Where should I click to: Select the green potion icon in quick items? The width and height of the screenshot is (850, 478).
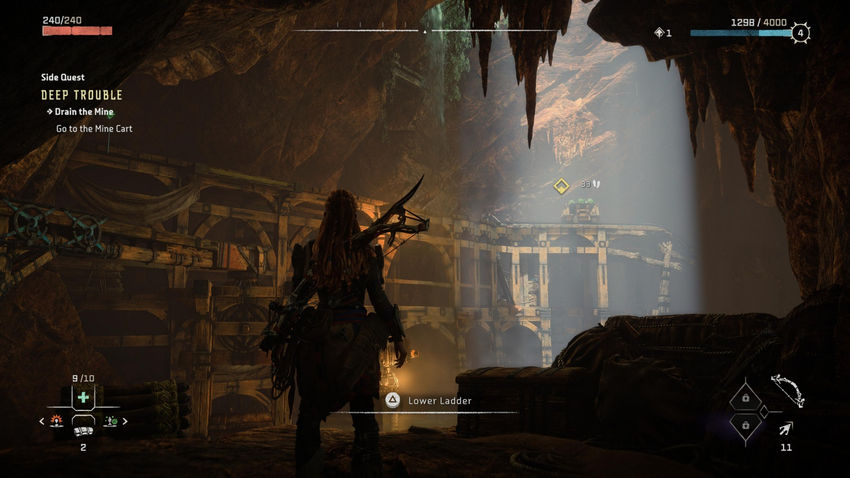pyautogui.click(x=110, y=422)
